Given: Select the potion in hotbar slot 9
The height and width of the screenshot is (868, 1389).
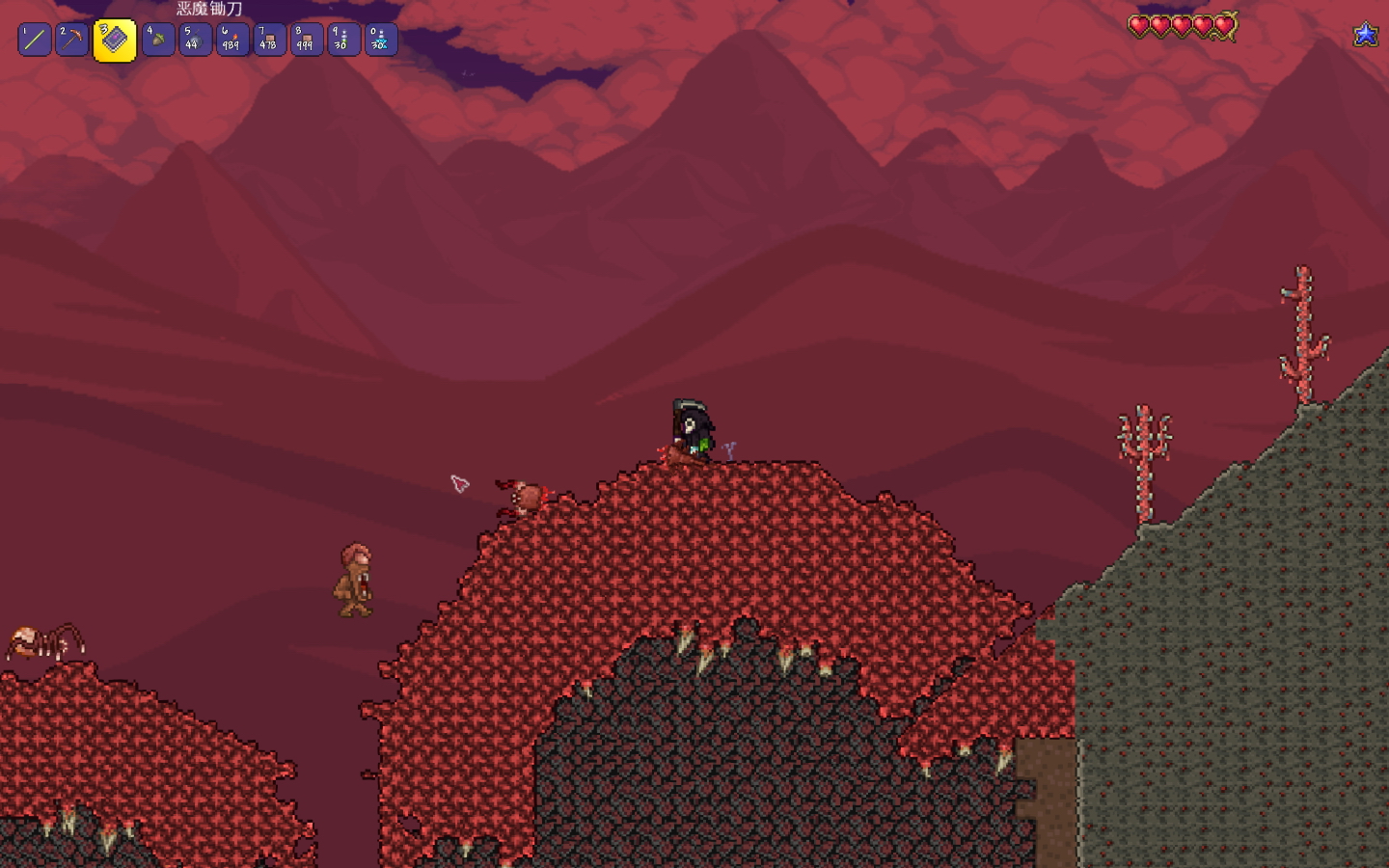Looking at the screenshot, I should click(343, 40).
